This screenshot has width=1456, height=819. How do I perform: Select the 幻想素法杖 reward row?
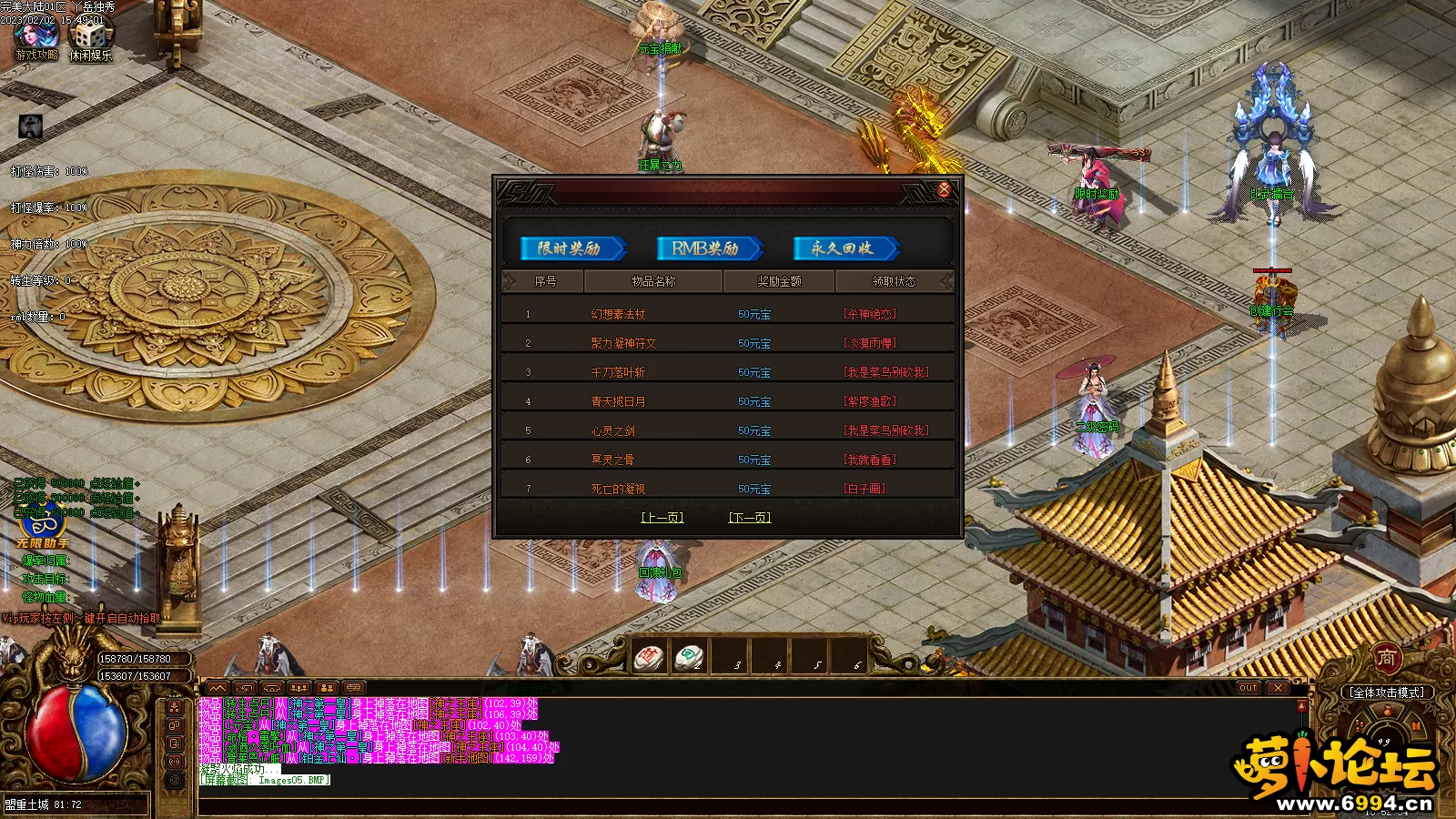pos(618,314)
